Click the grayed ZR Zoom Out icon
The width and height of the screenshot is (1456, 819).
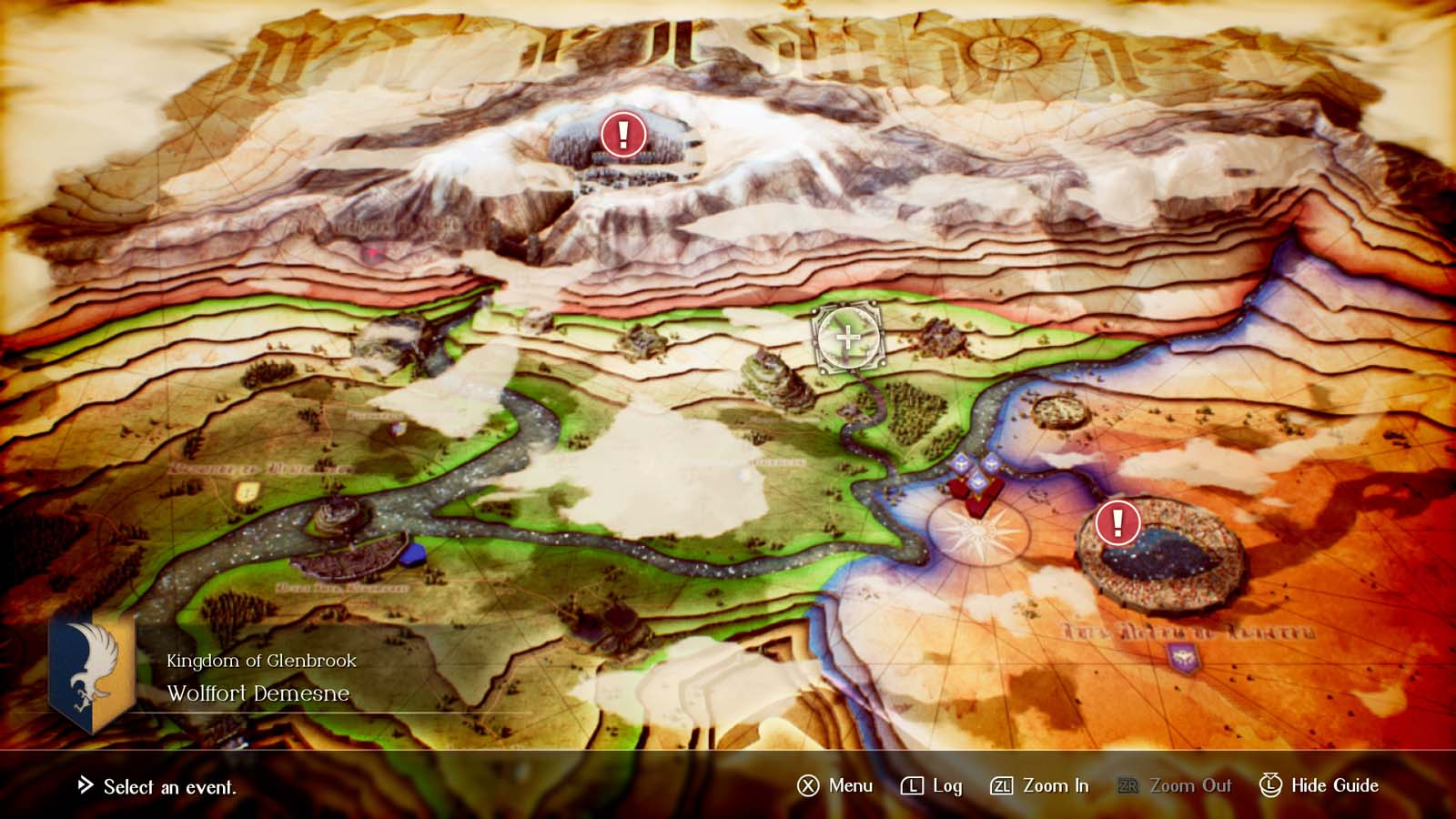point(1130,785)
